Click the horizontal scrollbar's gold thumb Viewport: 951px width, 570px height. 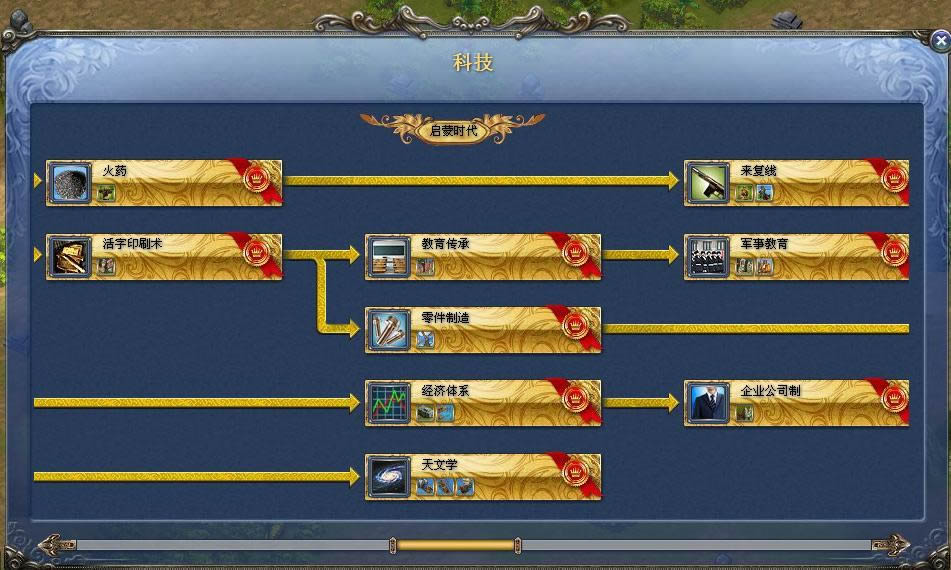coord(456,545)
